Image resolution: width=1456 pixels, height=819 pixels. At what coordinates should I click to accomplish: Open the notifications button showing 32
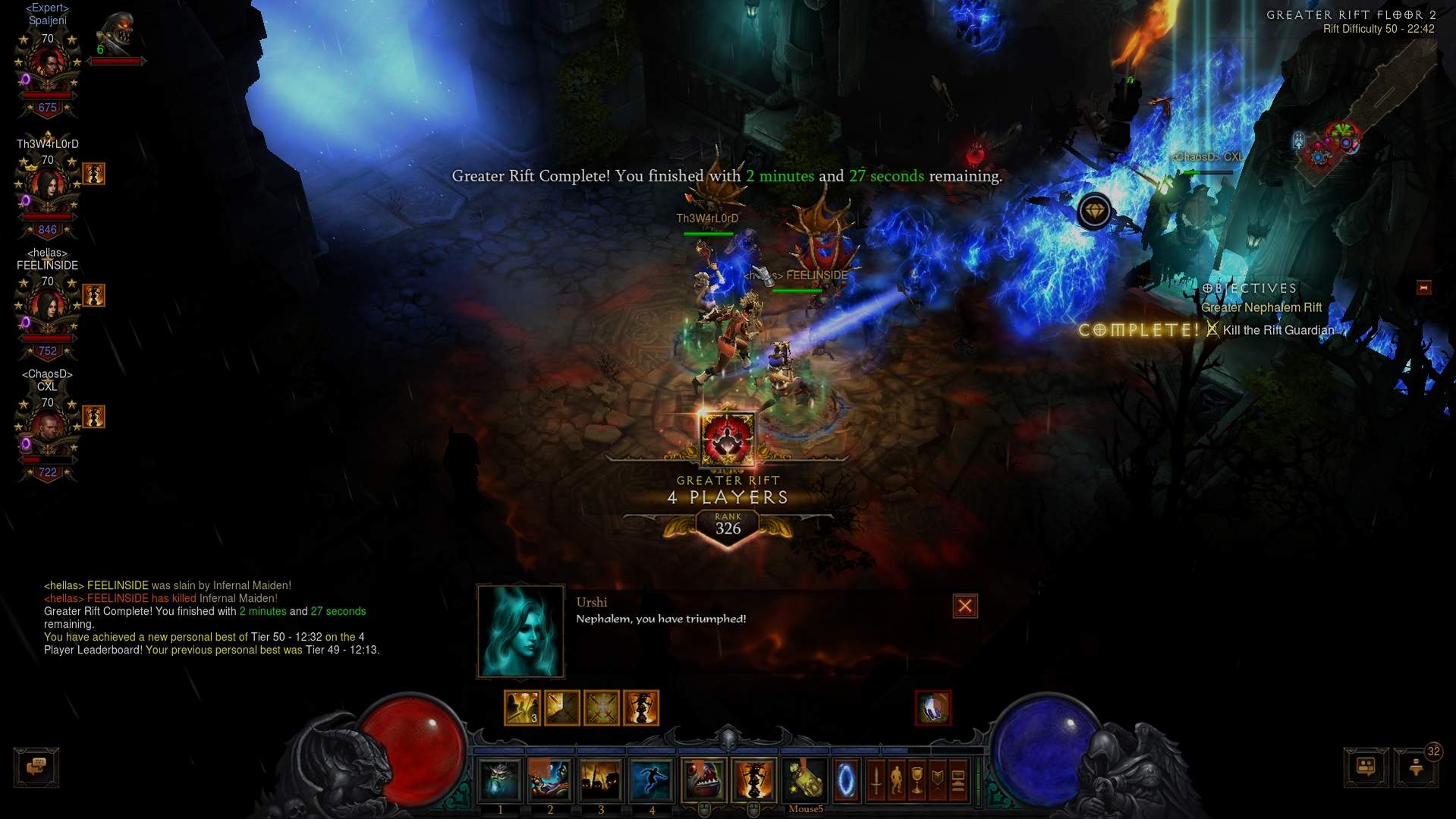[x=1417, y=767]
